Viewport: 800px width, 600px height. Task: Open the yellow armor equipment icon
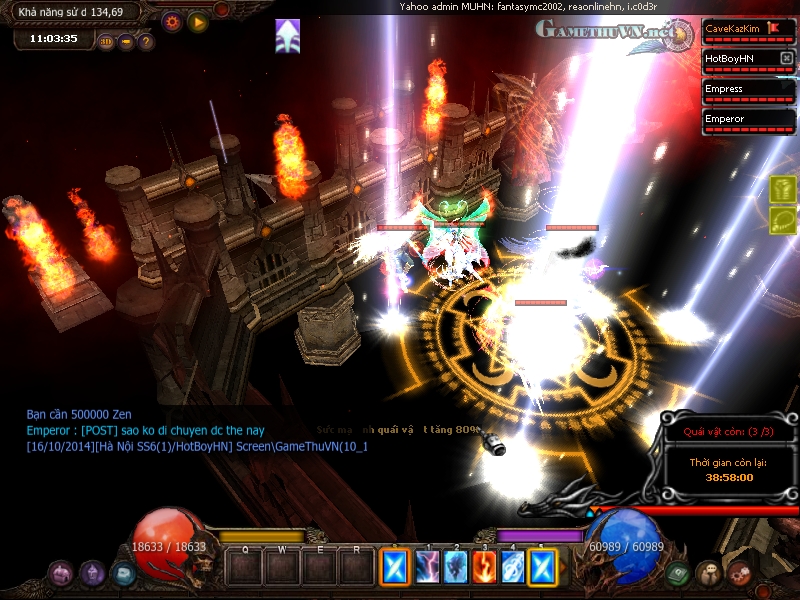coord(783,189)
